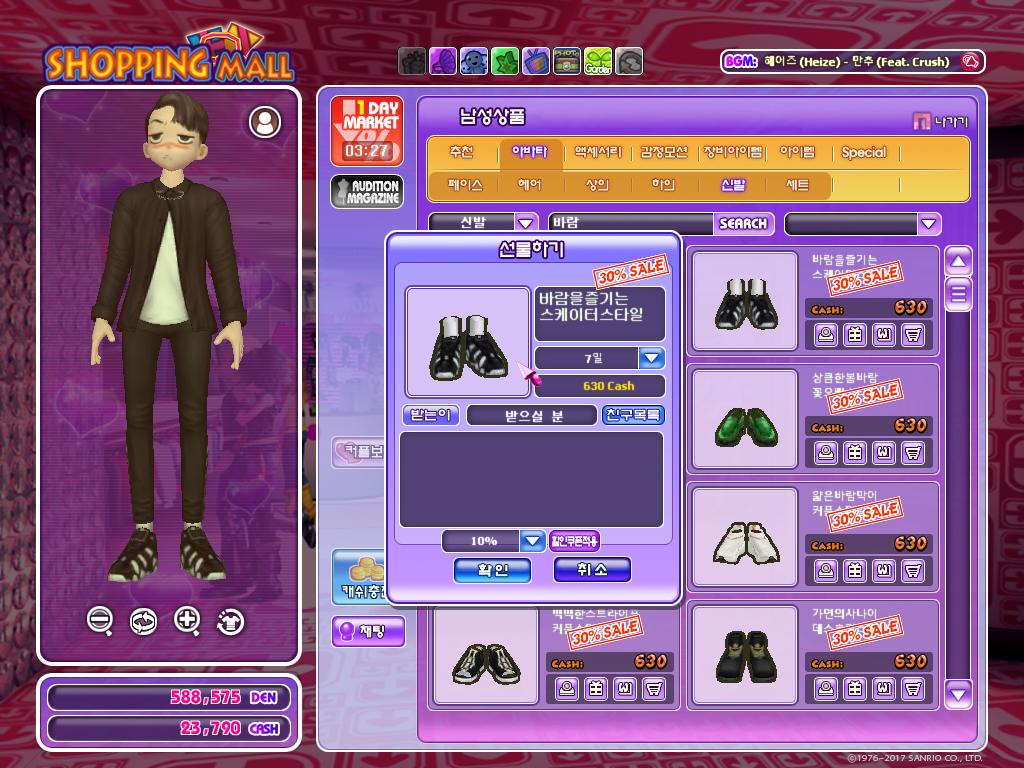Exit the shop with 나가기 button
Screen dimensions: 1024x768
(x=940, y=122)
